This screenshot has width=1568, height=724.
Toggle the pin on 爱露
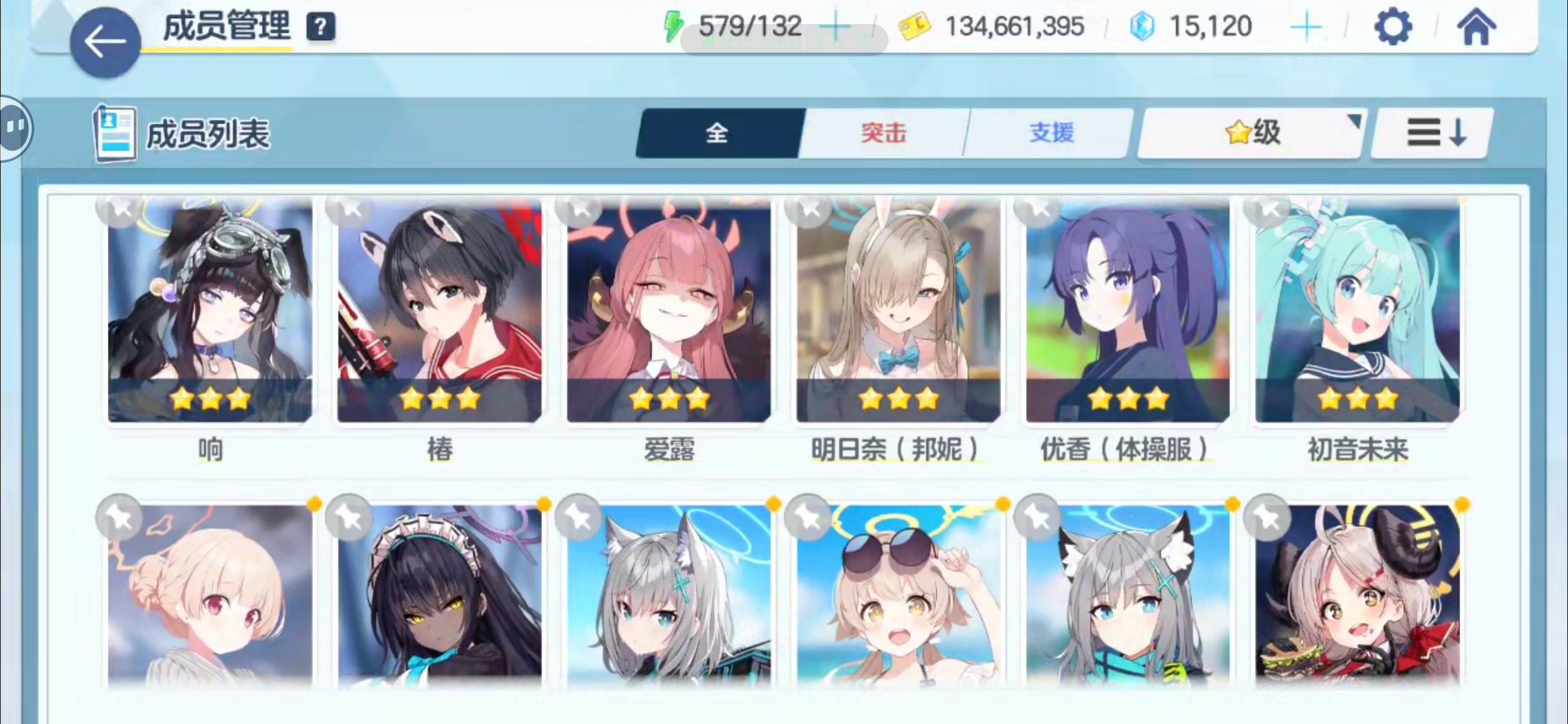(x=578, y=209)
